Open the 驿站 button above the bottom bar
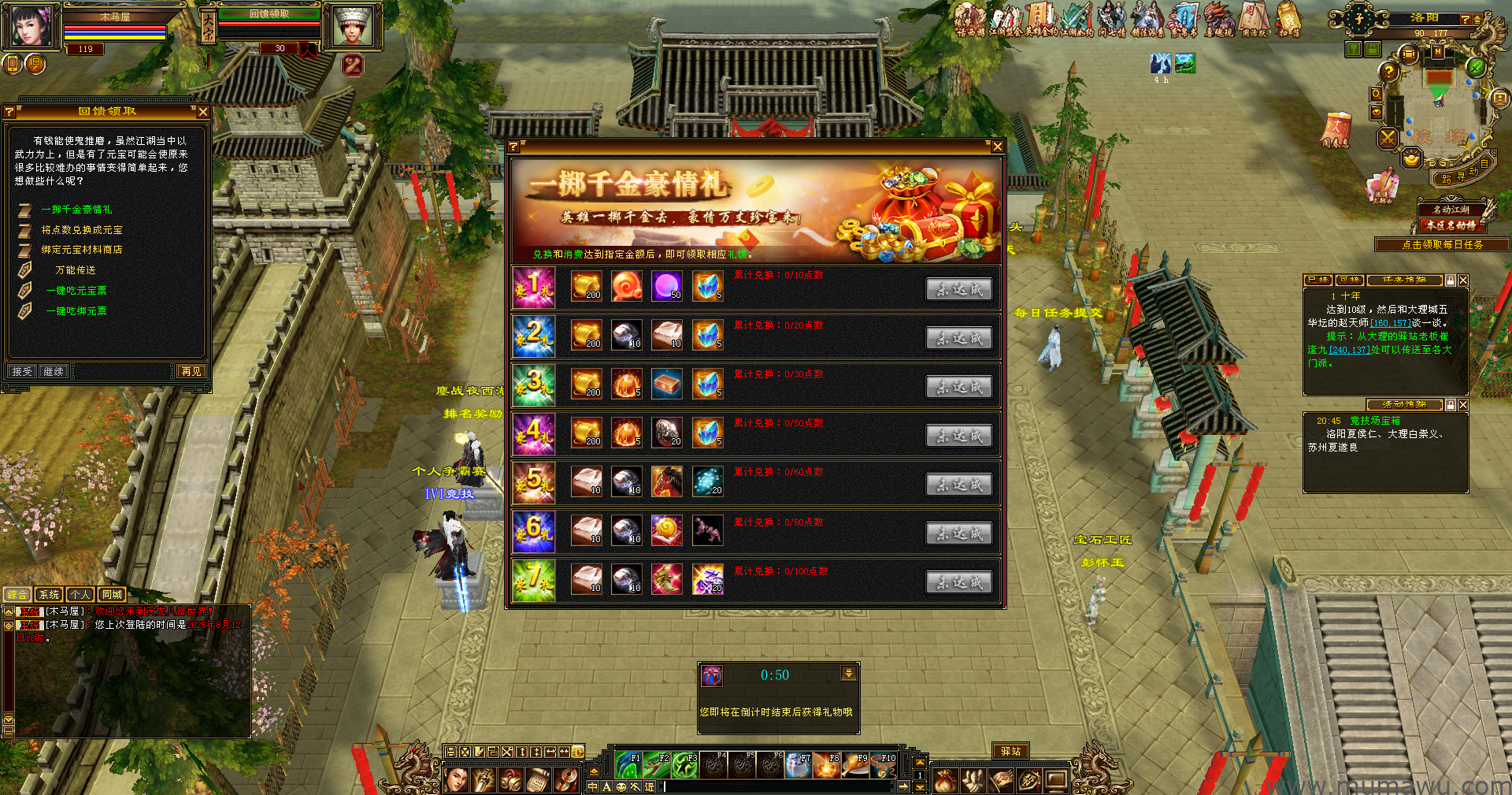This screenshot has height=795, width=1512. click(1010, 752)
